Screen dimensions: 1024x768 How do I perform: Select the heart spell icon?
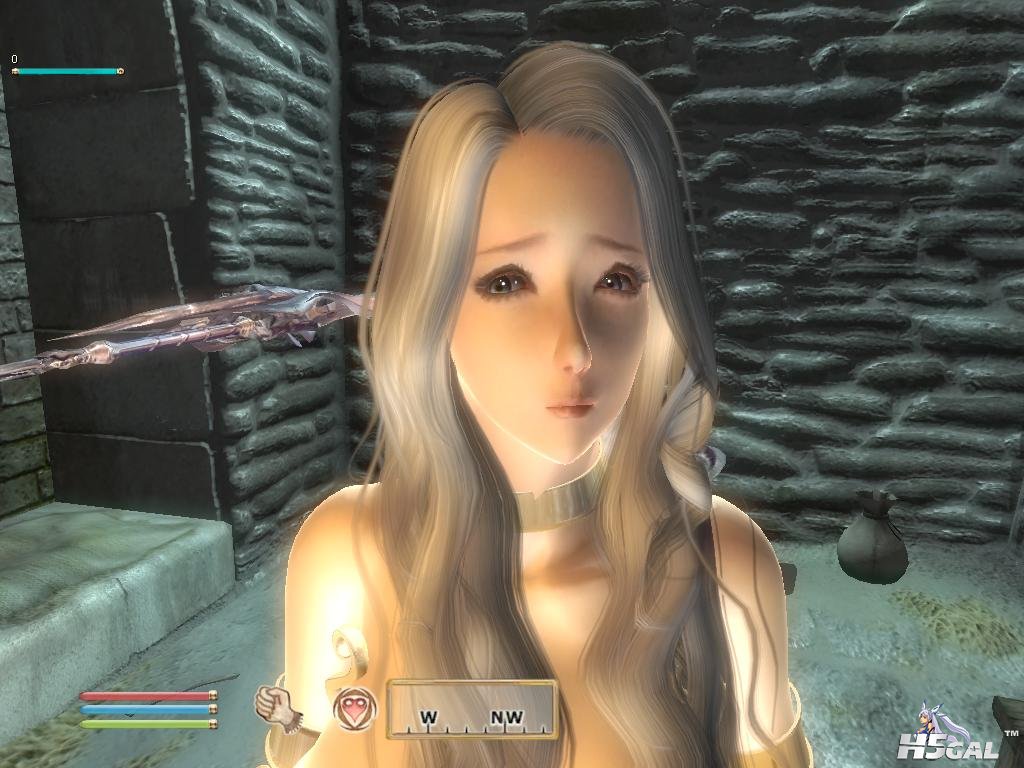(354, 706)
